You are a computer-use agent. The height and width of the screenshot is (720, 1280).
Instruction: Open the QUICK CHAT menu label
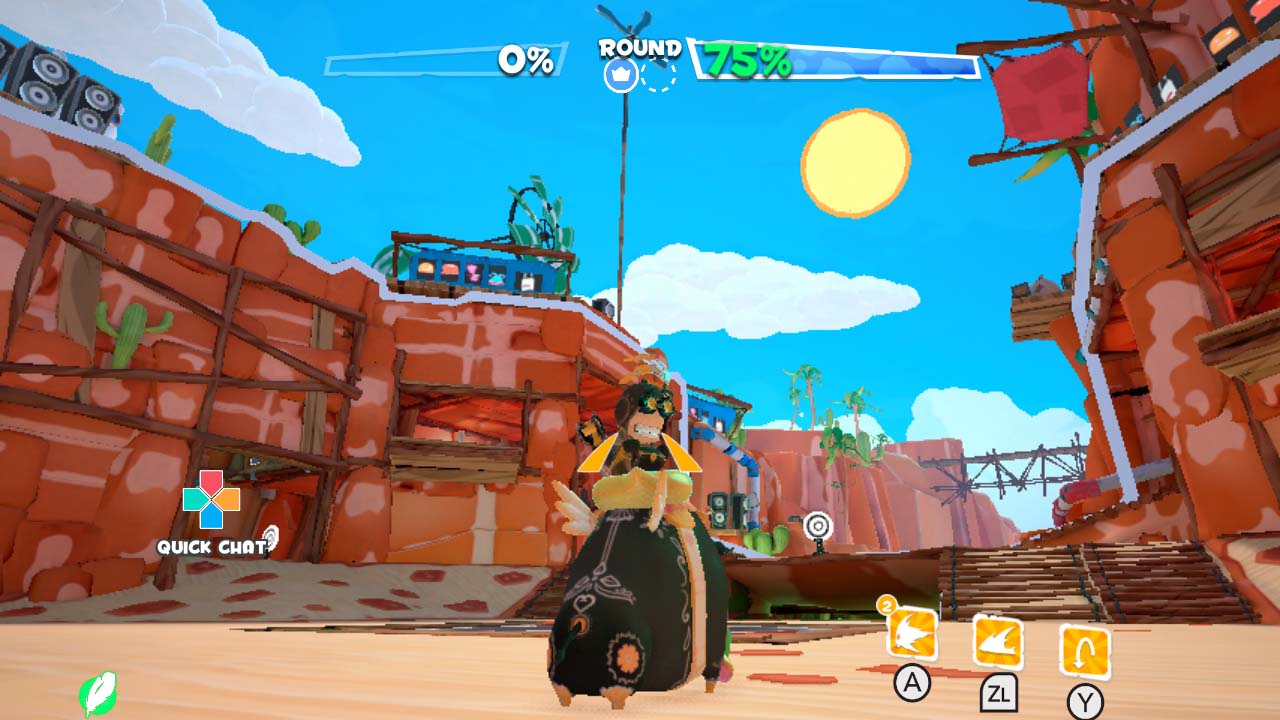tap(211, 546)
